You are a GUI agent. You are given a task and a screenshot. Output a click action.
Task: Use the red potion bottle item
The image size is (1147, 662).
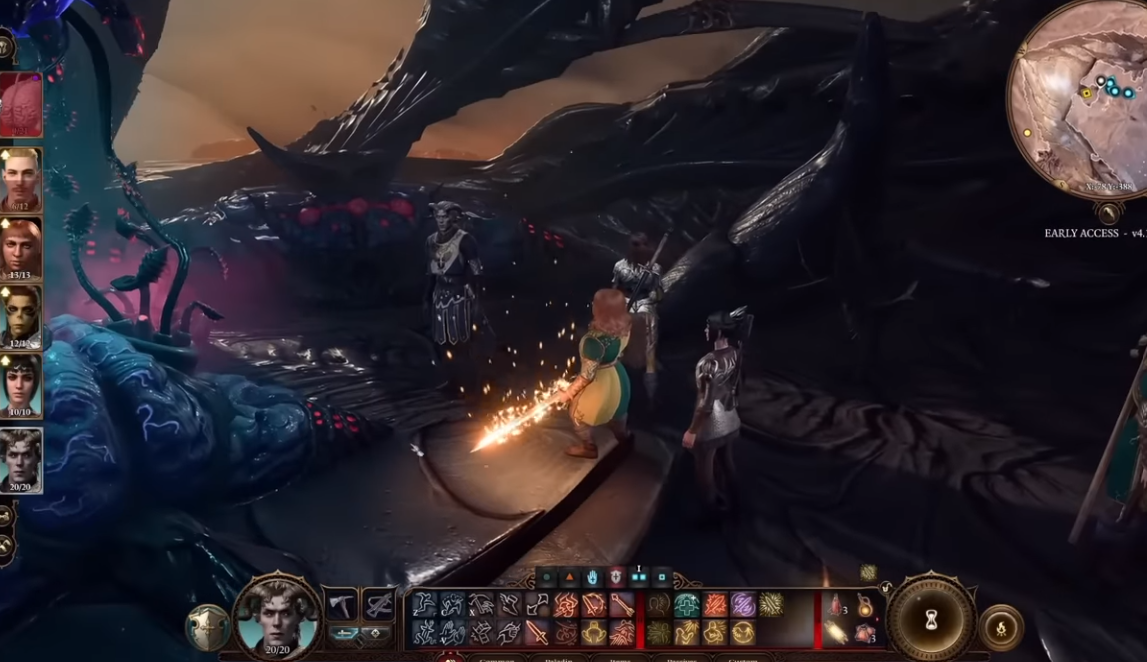point(836,605)
